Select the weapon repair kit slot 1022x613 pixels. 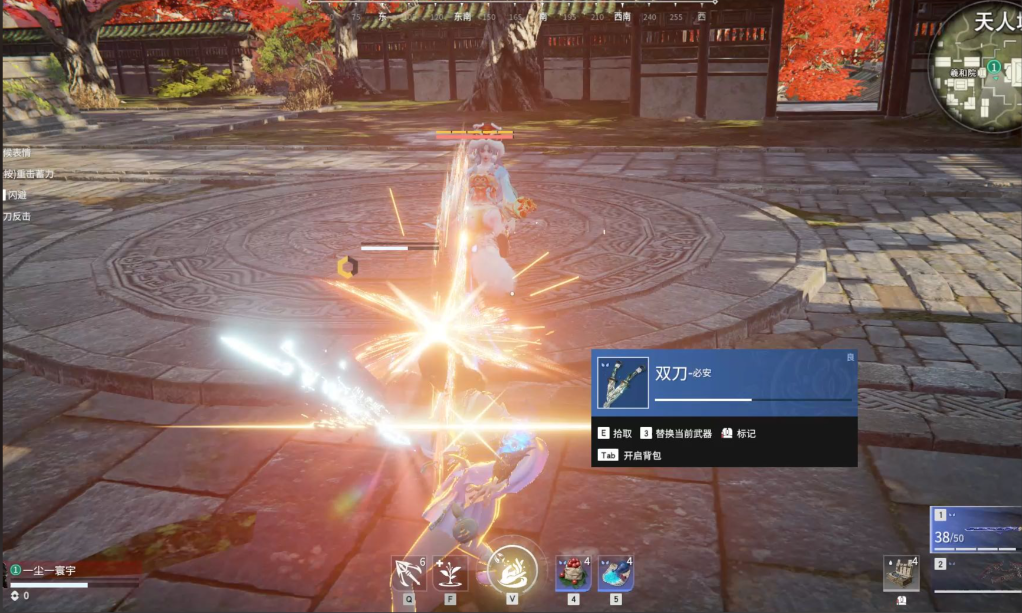(x=901, y=574)
